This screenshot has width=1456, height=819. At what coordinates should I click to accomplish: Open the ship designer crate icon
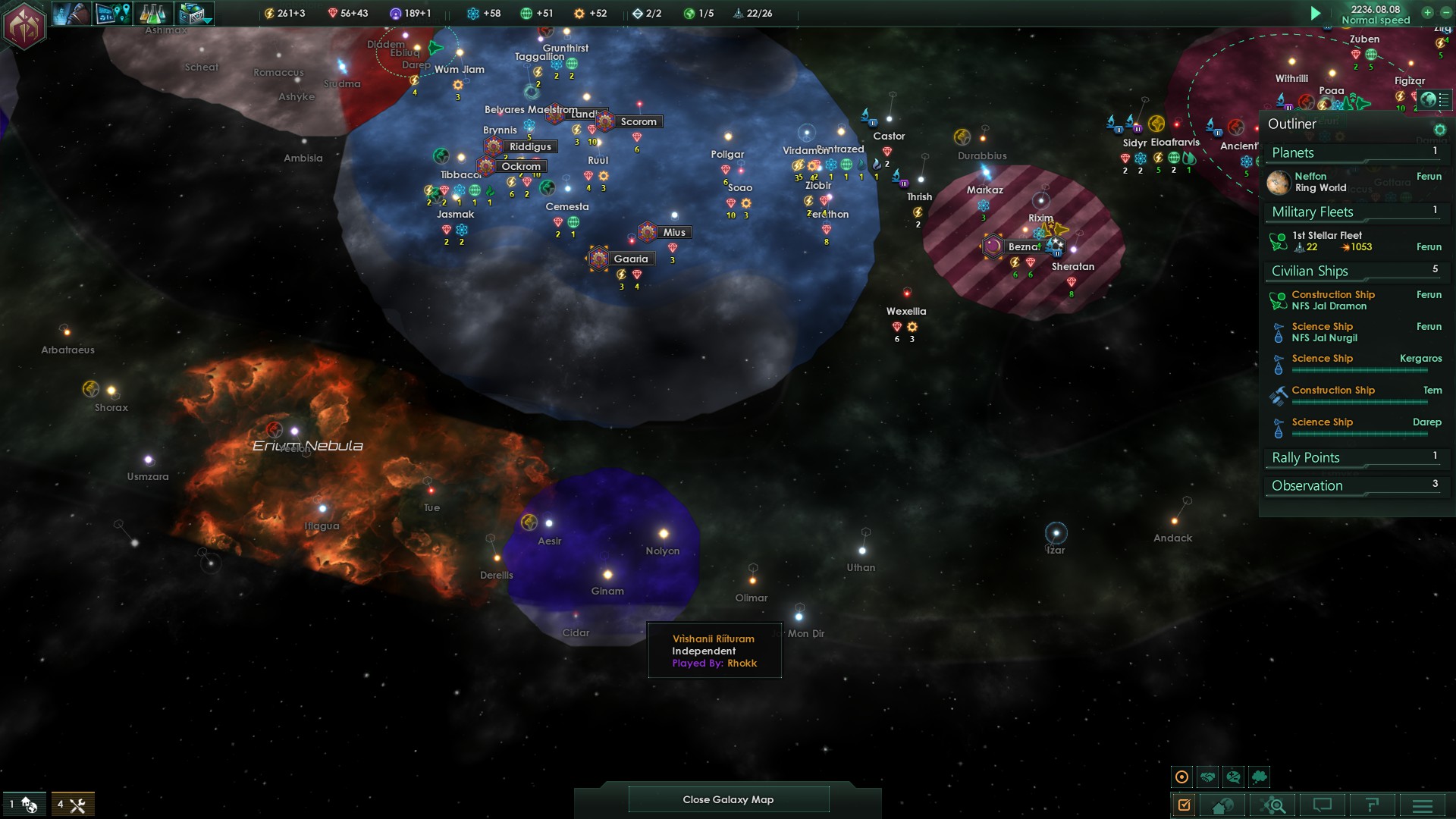193,13
